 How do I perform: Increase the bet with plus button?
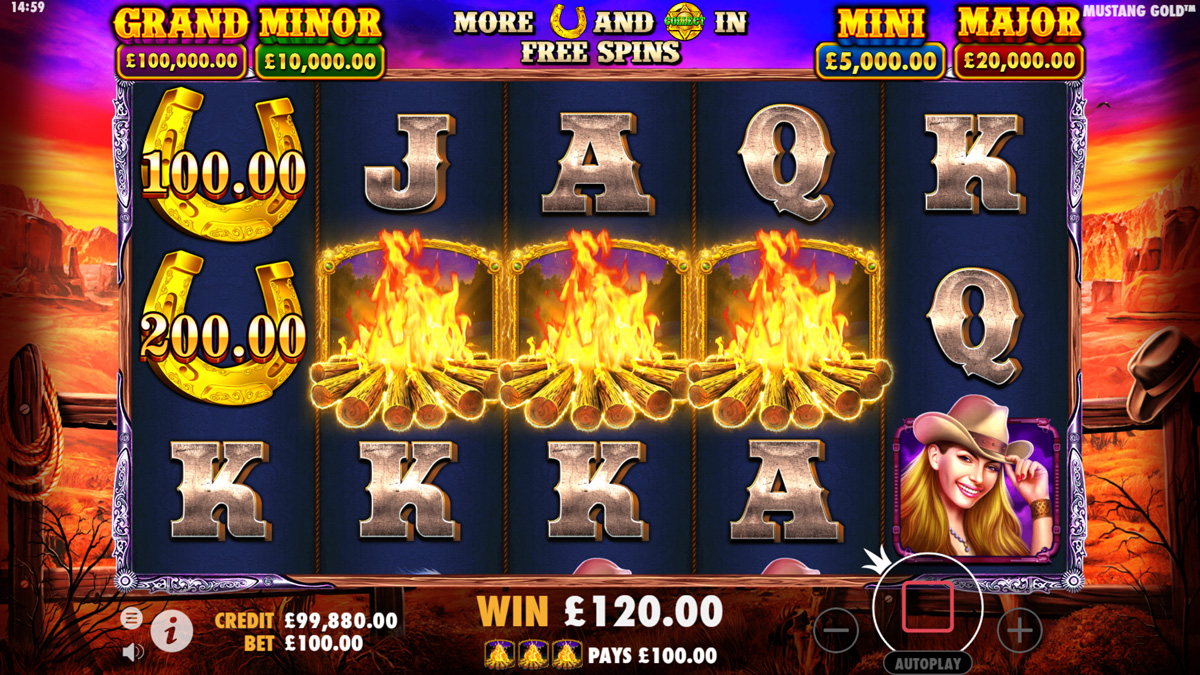pos(1019,631)
